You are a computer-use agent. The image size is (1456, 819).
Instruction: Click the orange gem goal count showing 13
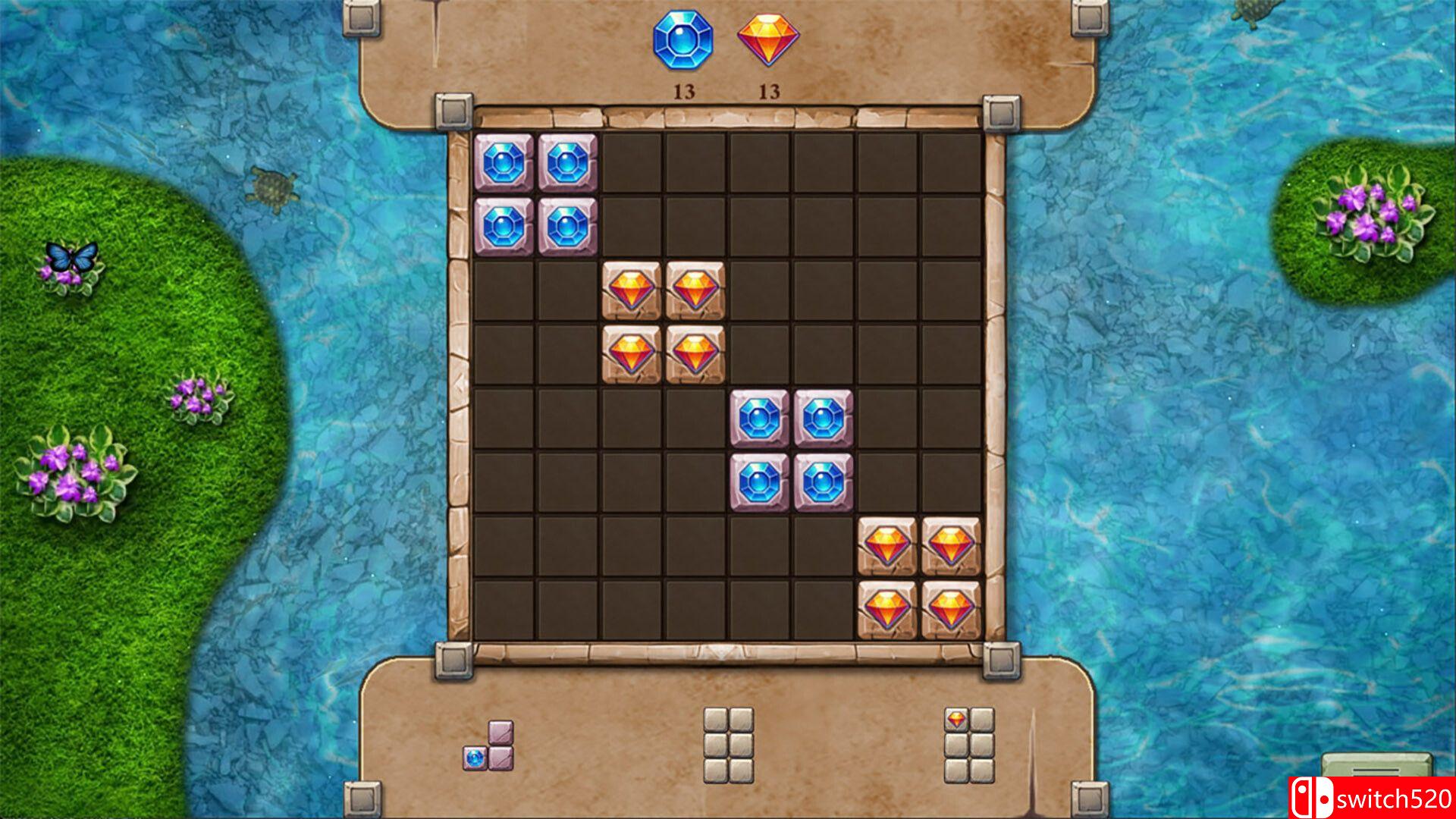pyautogui.click(x=768, y=92)
